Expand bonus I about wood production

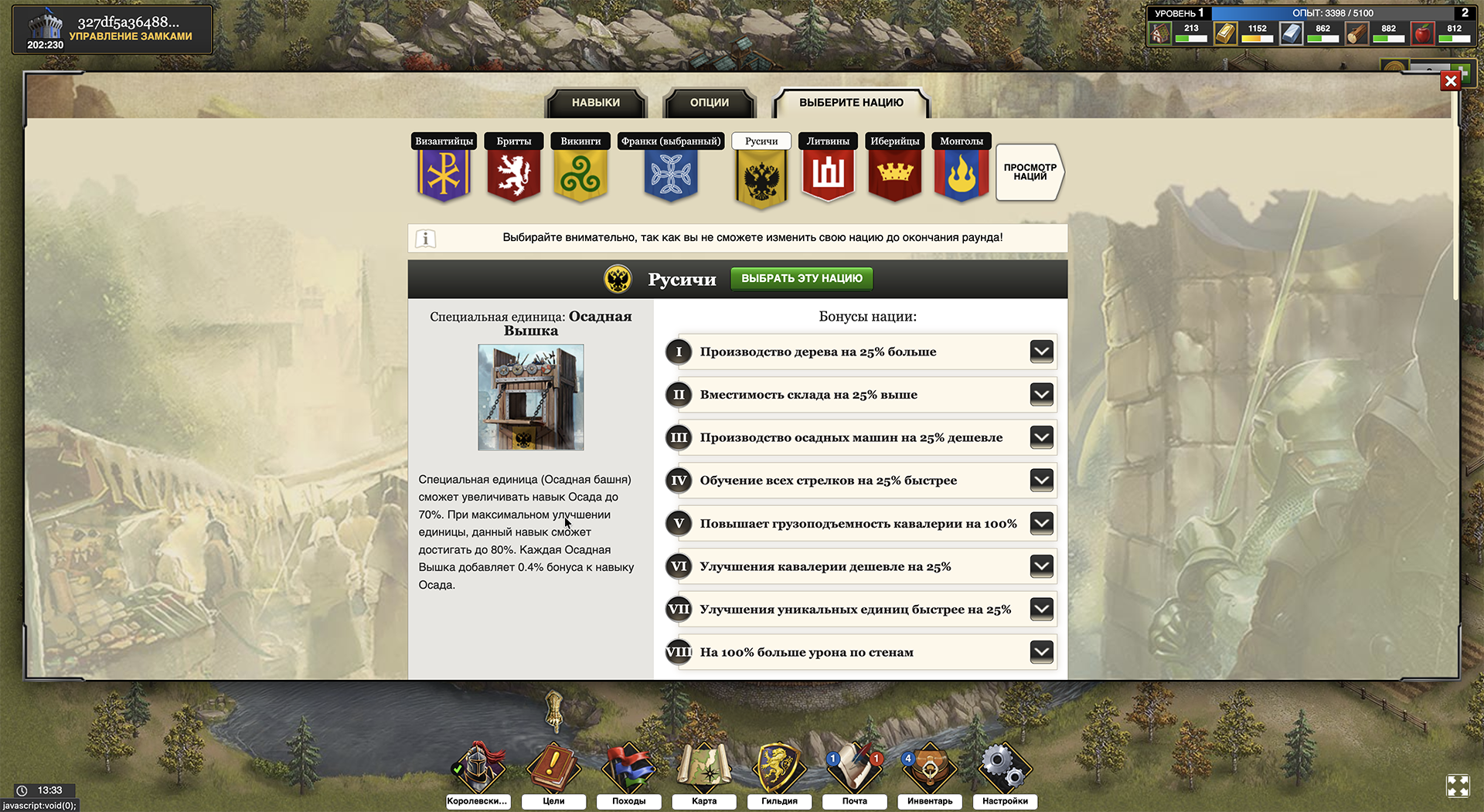coord(1041,352)
